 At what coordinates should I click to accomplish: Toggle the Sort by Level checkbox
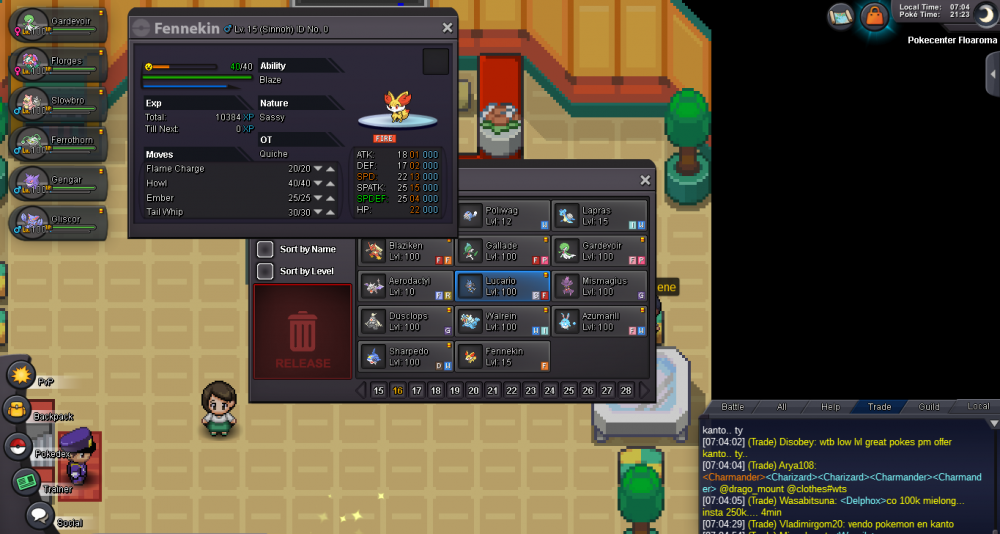[265, 271]
